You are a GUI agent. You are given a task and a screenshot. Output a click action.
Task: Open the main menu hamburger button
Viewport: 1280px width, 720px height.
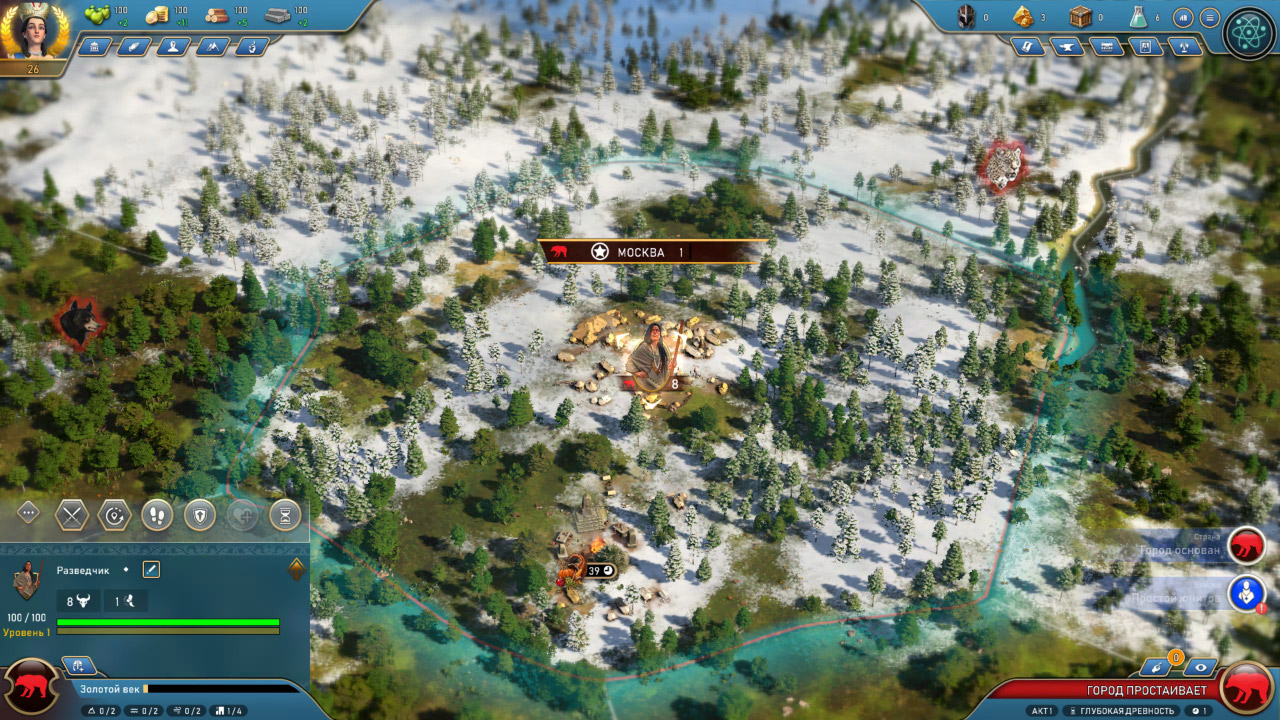point(1209,17)
